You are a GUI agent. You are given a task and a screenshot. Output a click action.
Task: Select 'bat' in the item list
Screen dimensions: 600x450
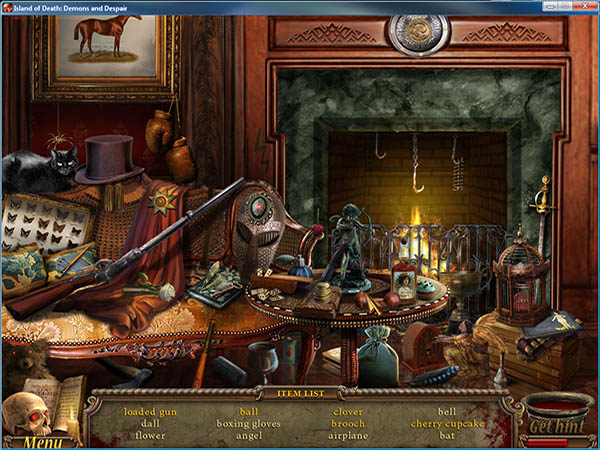[447, 436]
